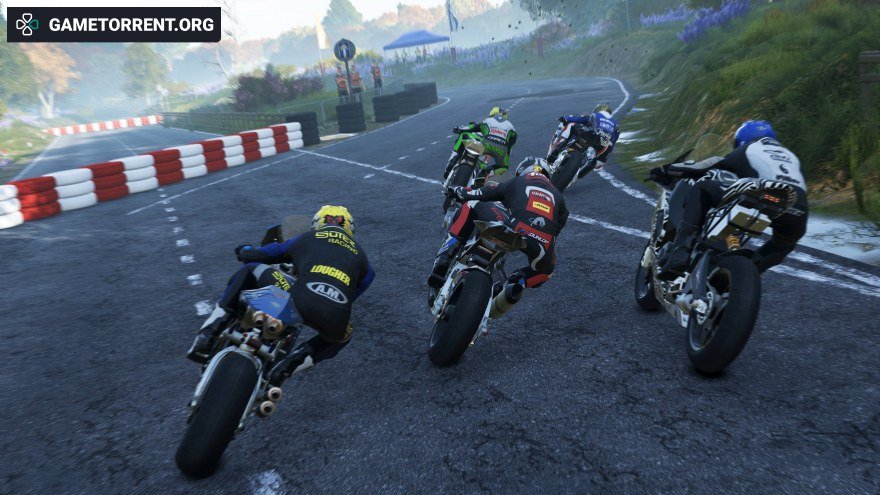
Task: Click the GAMETORRENT.ORG logo banner
Action: 114,24
